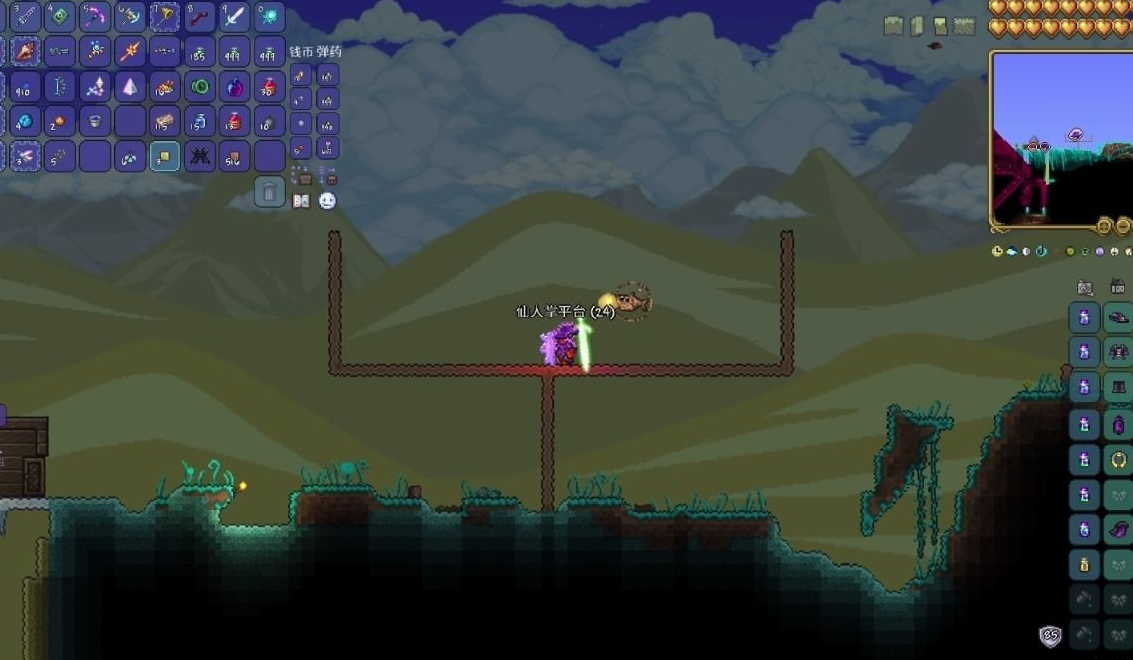
Task: Select the highlighted cactus platform inventory slot
Action: click(164, 156)
